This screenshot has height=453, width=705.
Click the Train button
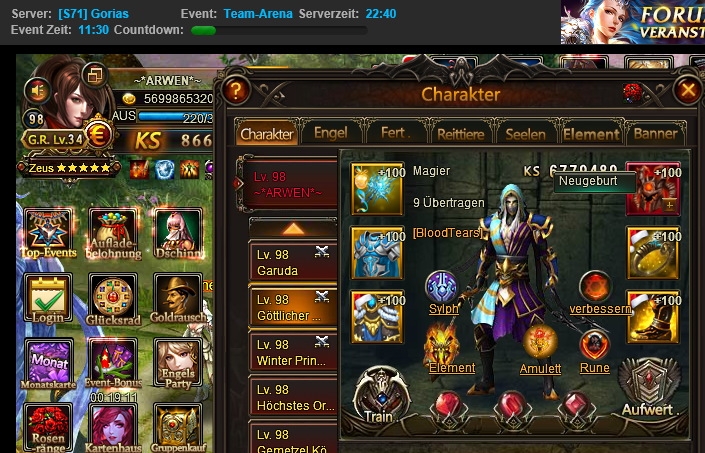[378, 395]
